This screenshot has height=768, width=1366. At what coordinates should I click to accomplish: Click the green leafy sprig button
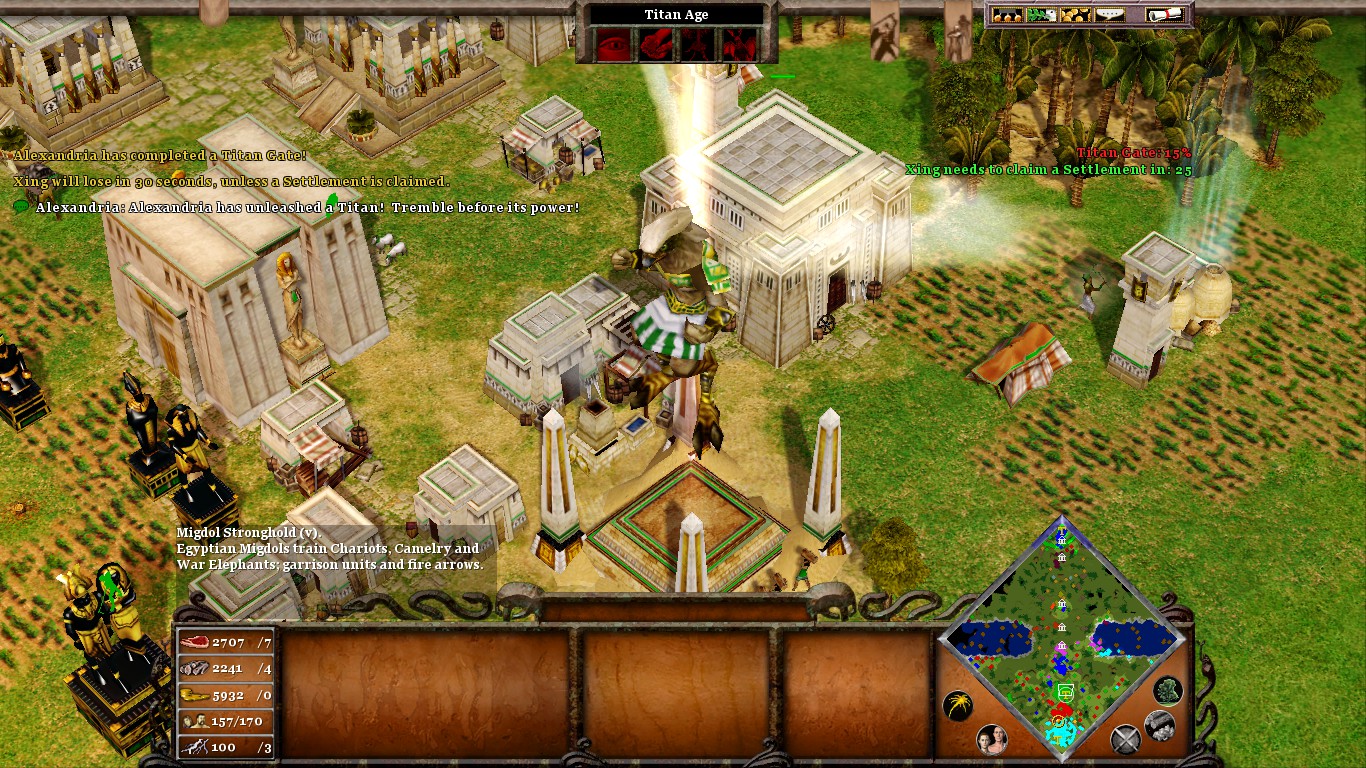click(x=1040, y=15)
